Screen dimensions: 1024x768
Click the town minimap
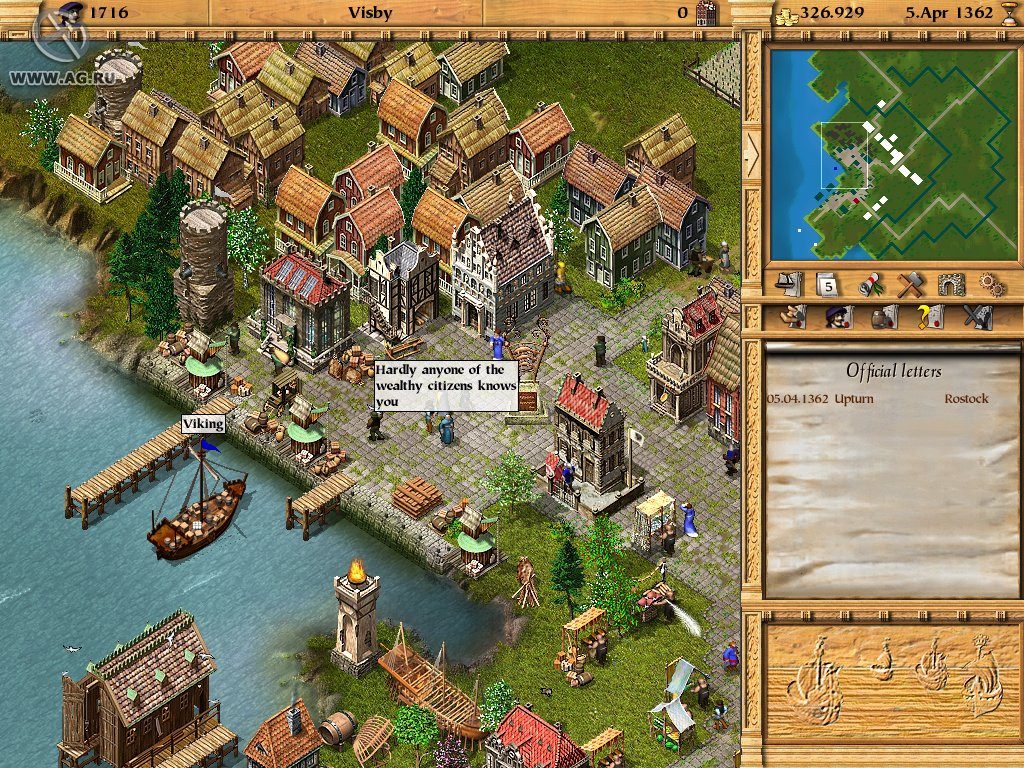coord(893,152)
